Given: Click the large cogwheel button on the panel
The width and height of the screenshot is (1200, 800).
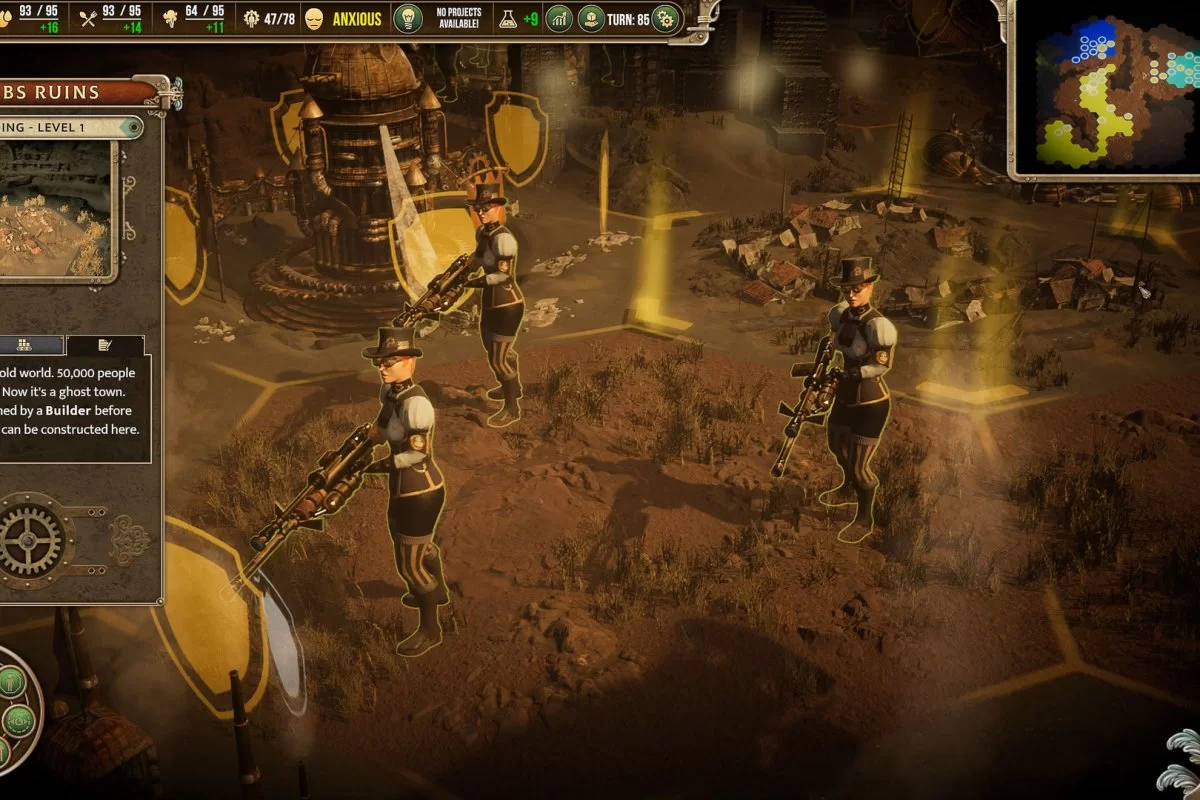Looking at the screenshot, I should pos(30,540).
